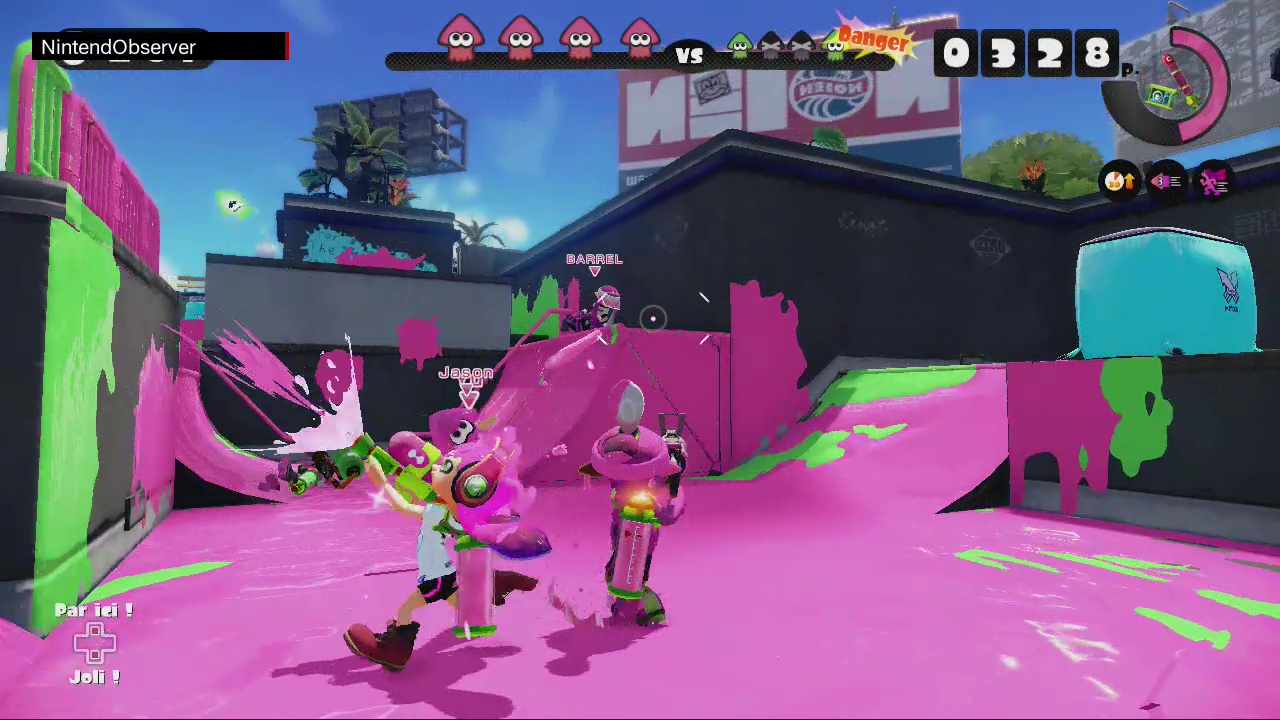Expand the timer display showing 0328

coord(1025,53)
